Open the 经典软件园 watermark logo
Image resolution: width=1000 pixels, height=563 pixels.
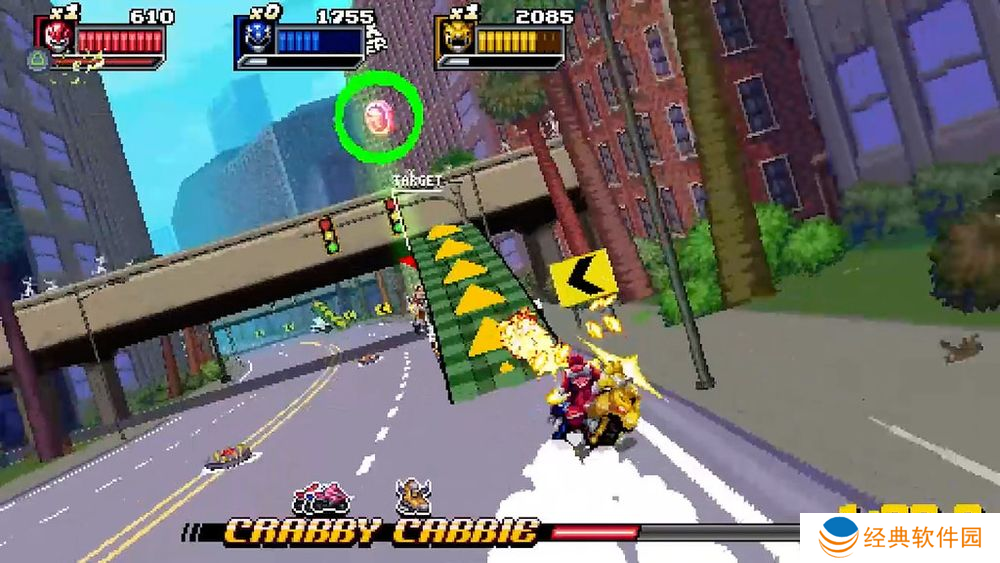tap(899, 539)
